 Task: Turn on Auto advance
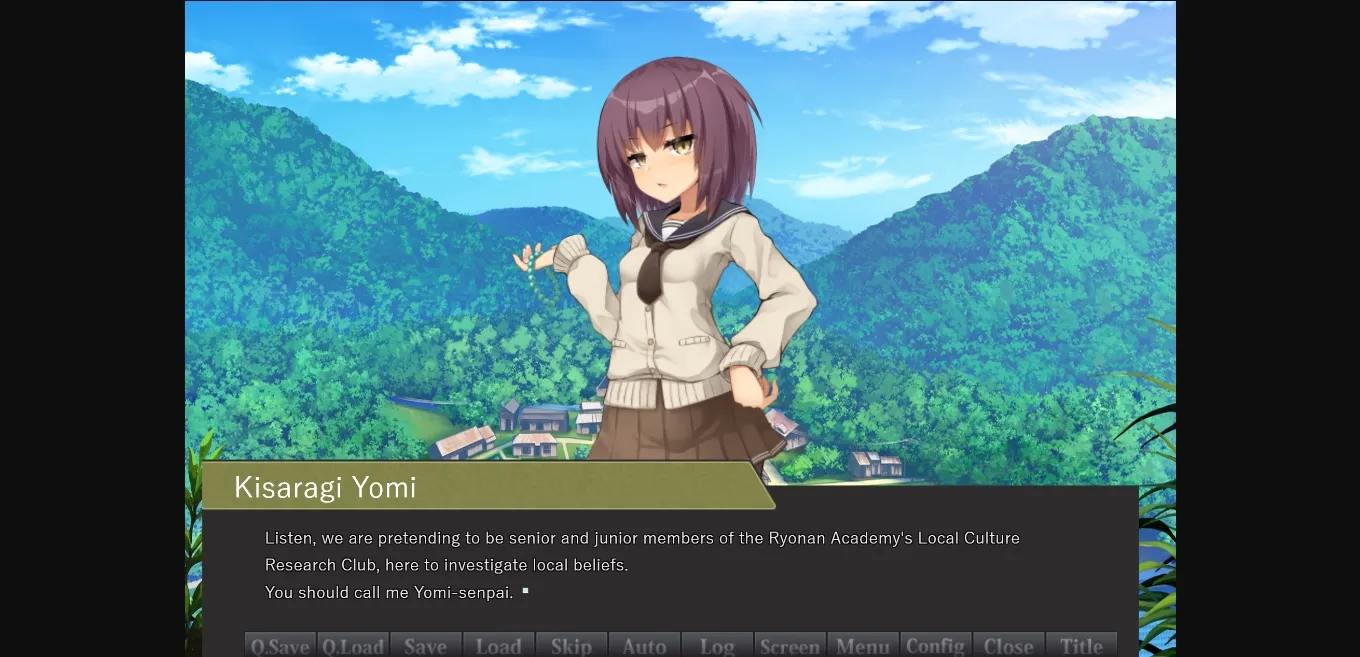645,645
